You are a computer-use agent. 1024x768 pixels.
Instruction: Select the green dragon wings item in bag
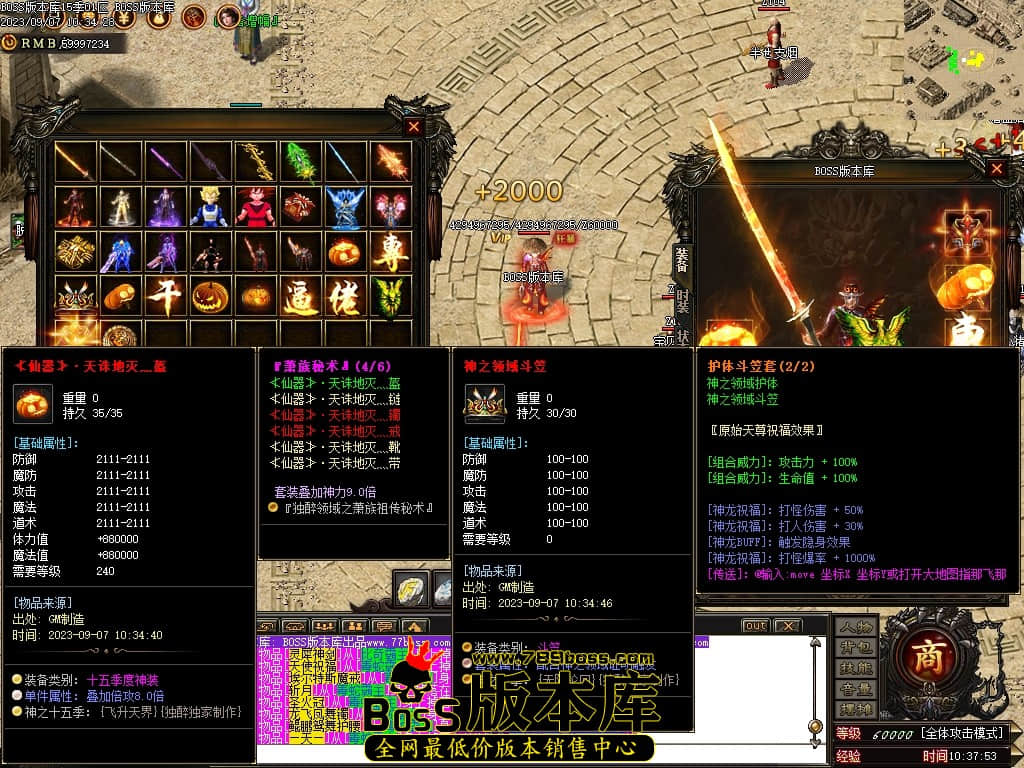391,297
